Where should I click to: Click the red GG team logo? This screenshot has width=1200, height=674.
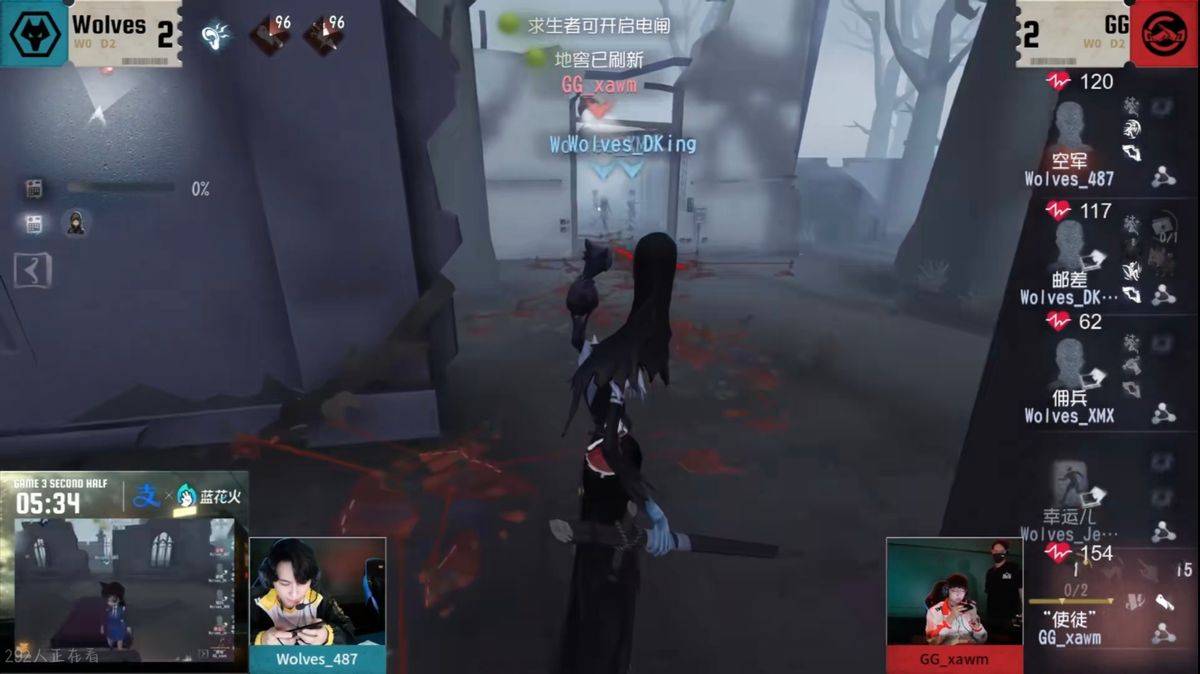coord(1165,33)
